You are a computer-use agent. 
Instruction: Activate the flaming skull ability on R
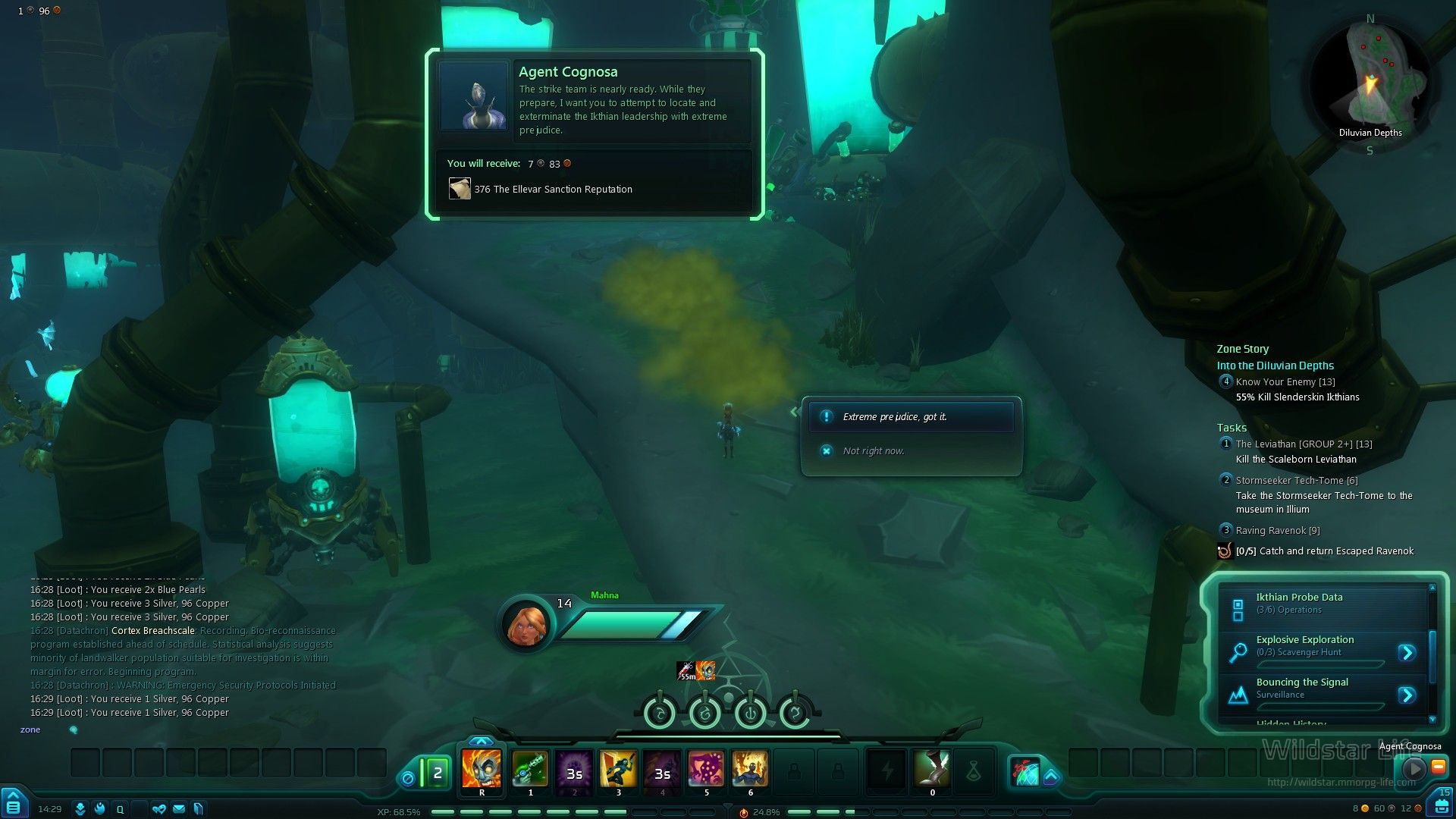tap(482, 768)
